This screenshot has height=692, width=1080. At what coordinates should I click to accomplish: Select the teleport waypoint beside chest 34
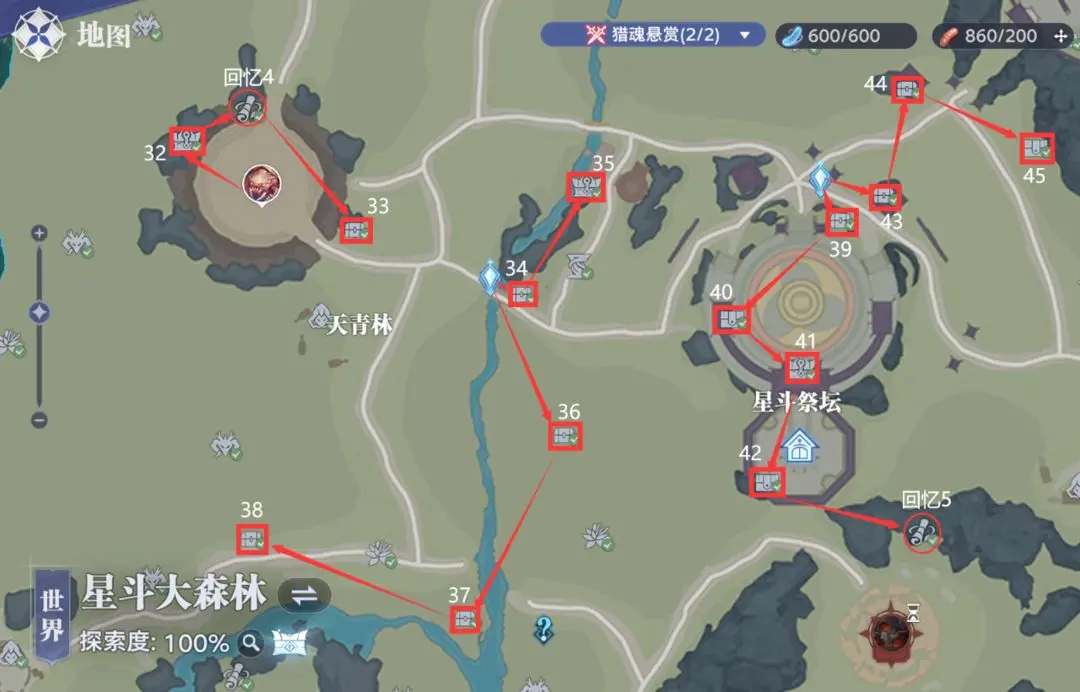pos(490,277)
